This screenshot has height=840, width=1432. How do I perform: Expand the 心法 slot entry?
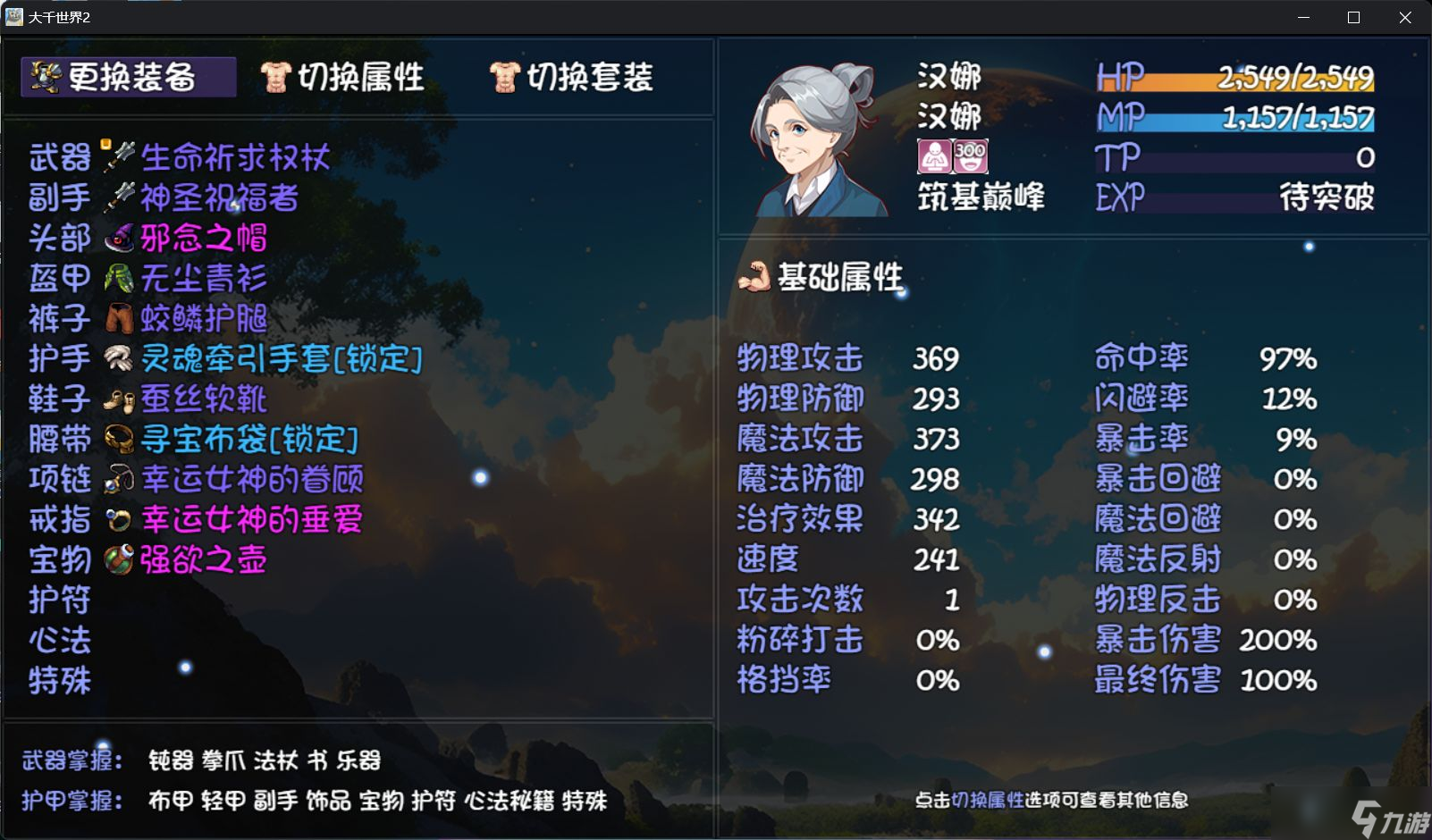pyautogui.click(x=59, y=641)
